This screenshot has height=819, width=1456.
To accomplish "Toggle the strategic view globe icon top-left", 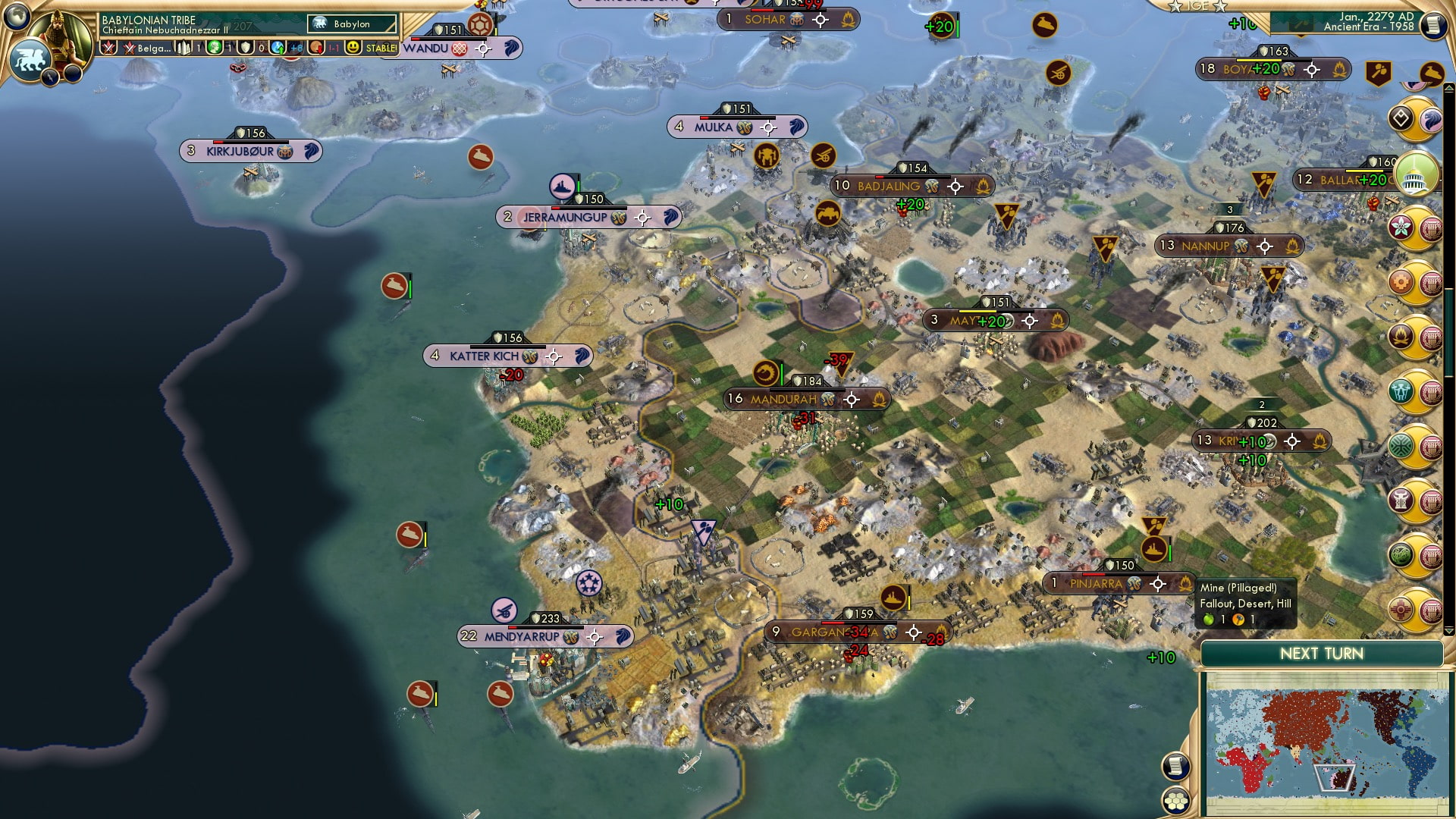I will coord(17,17).
